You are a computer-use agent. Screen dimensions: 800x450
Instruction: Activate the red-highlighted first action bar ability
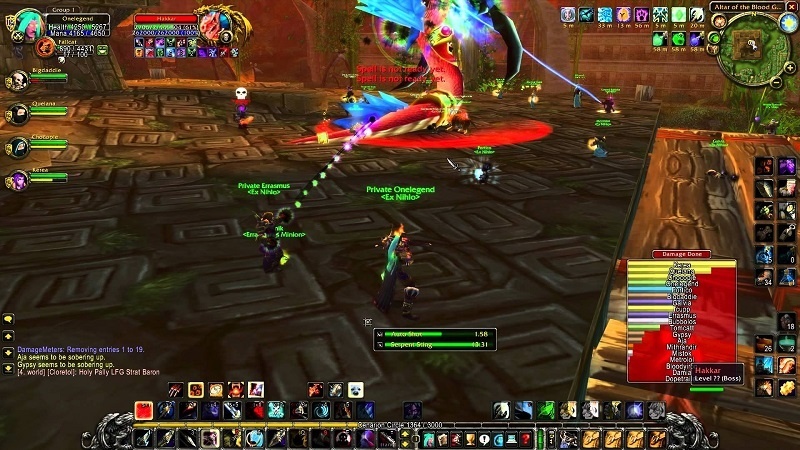[144, 411]
